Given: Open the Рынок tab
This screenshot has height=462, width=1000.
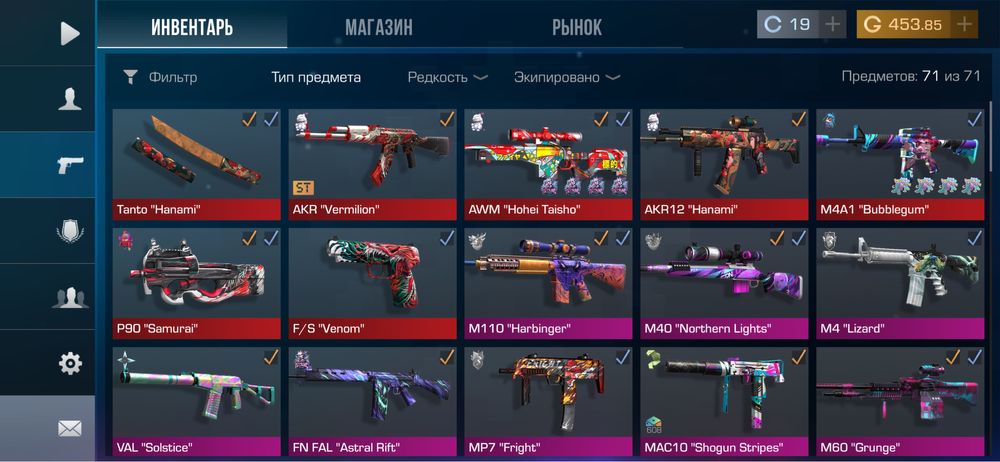Looking at the screenshot, I should (x=577, y=27).
